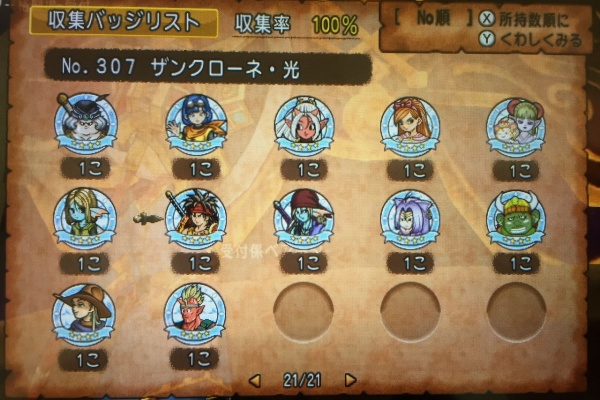Go to the next badge page
The height and width of the screenshot is (400, 600).
[350, 381]
